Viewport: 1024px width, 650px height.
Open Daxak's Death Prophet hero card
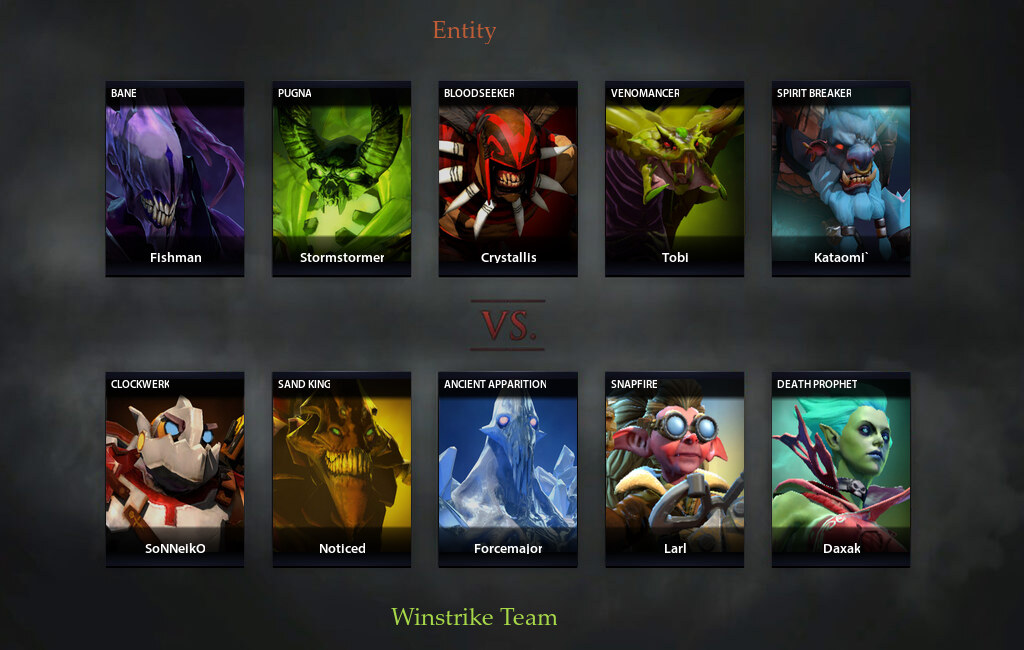pyautogui.click(x=841, y=469)
